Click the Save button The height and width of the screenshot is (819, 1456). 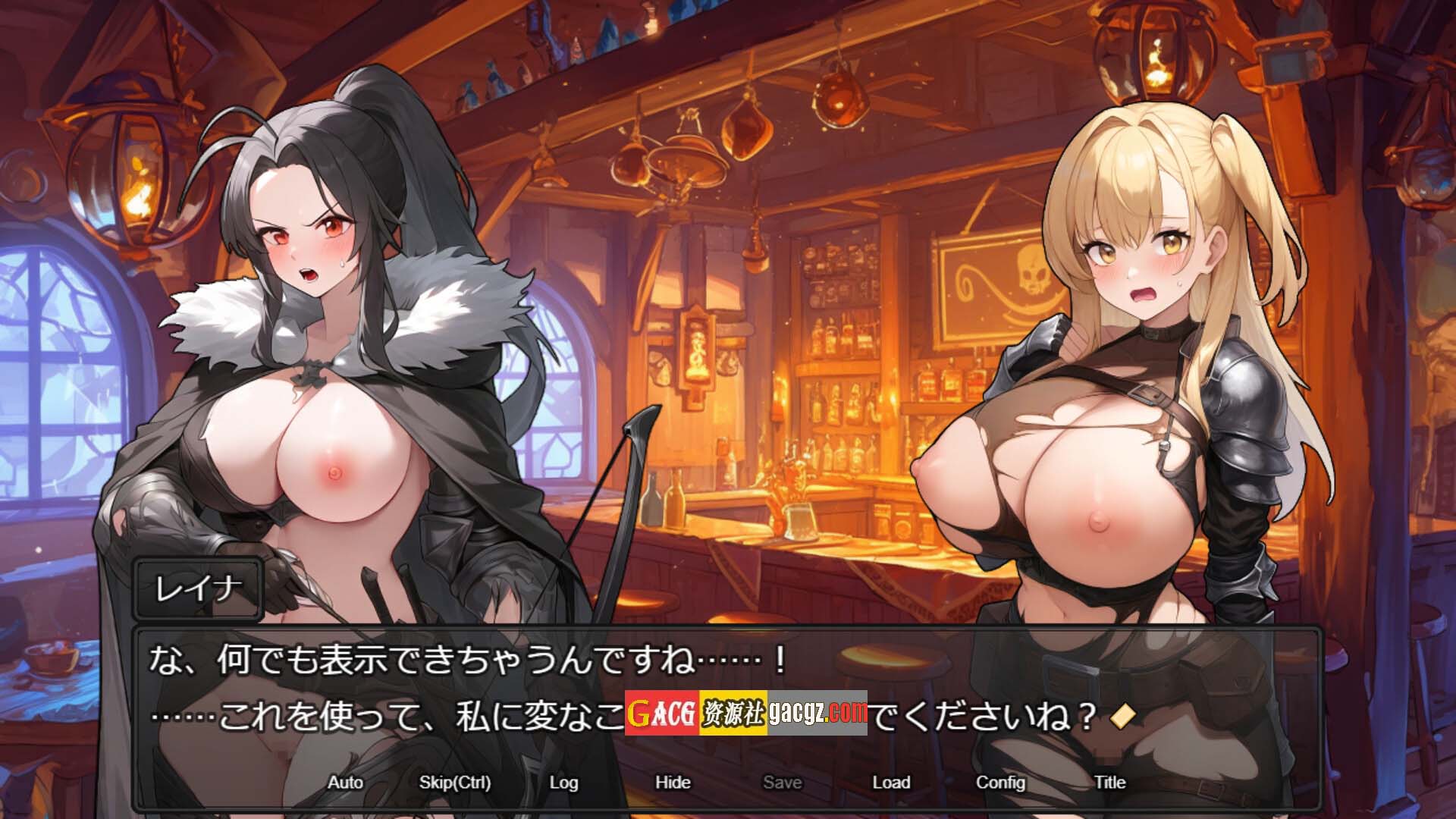(x=782, y=782)
